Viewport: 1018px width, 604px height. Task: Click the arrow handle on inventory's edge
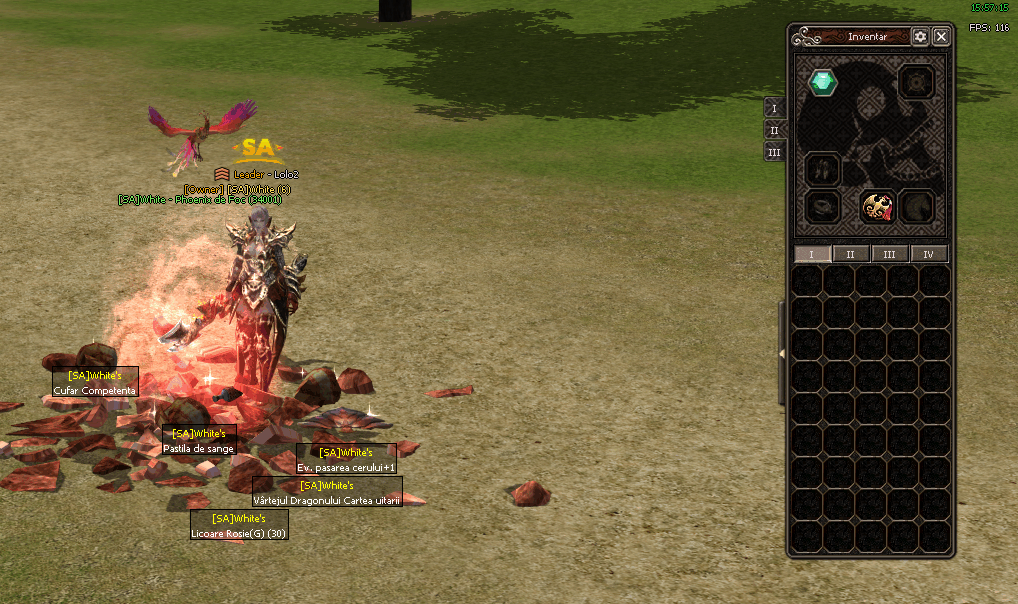pos(783,353)
